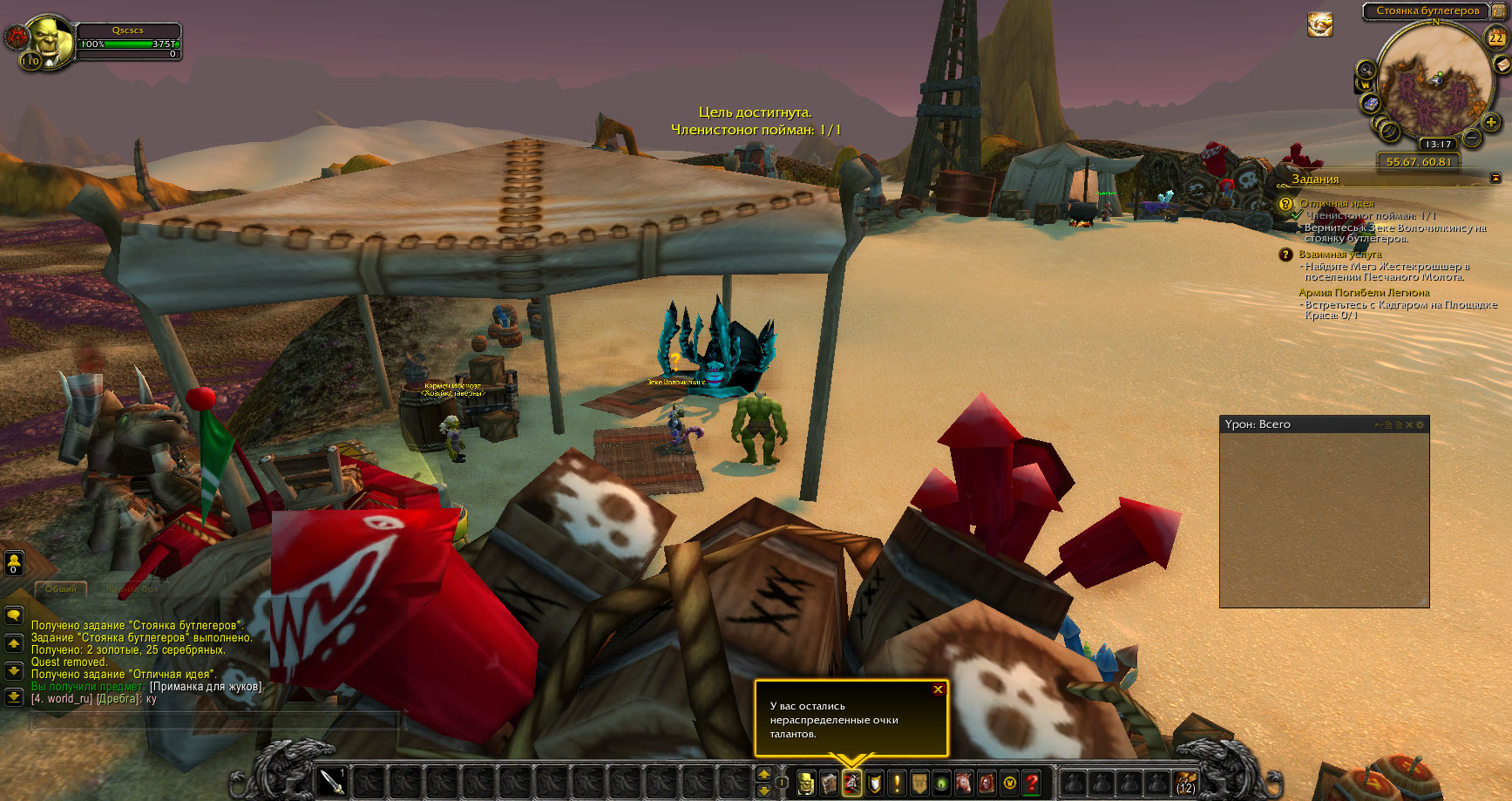Click the Qscscs orc player portrait
The image size is (1512, 801).
(x=51, y=41)
